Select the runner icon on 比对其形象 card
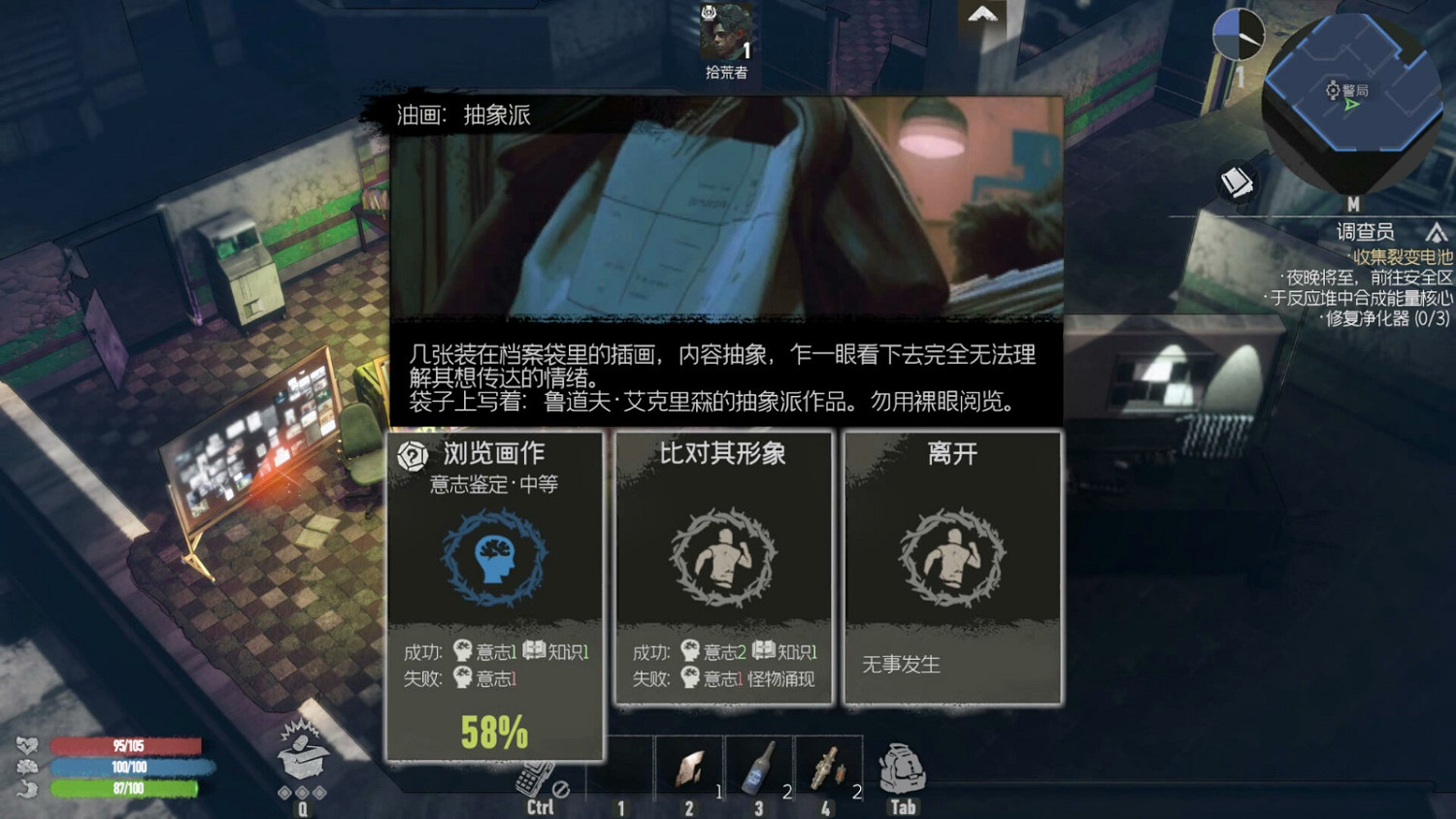 pyautogui.click(x=724, y=561)
